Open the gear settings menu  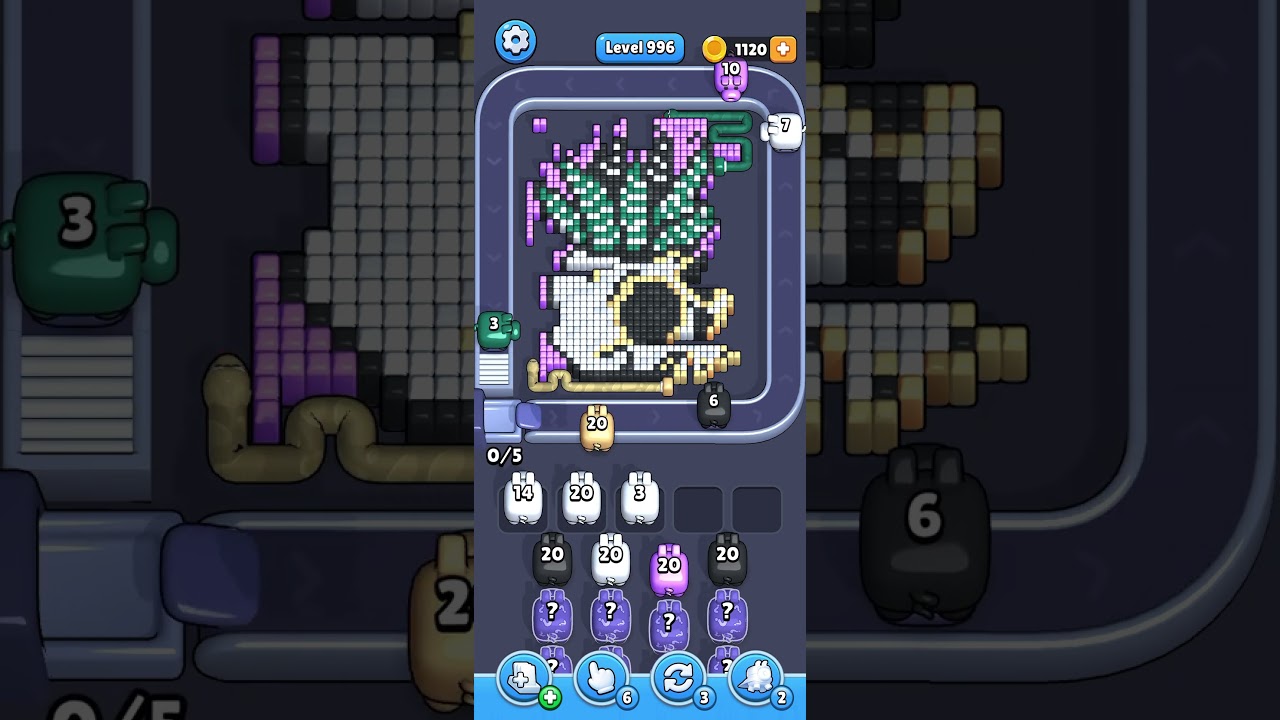[515, 41]
